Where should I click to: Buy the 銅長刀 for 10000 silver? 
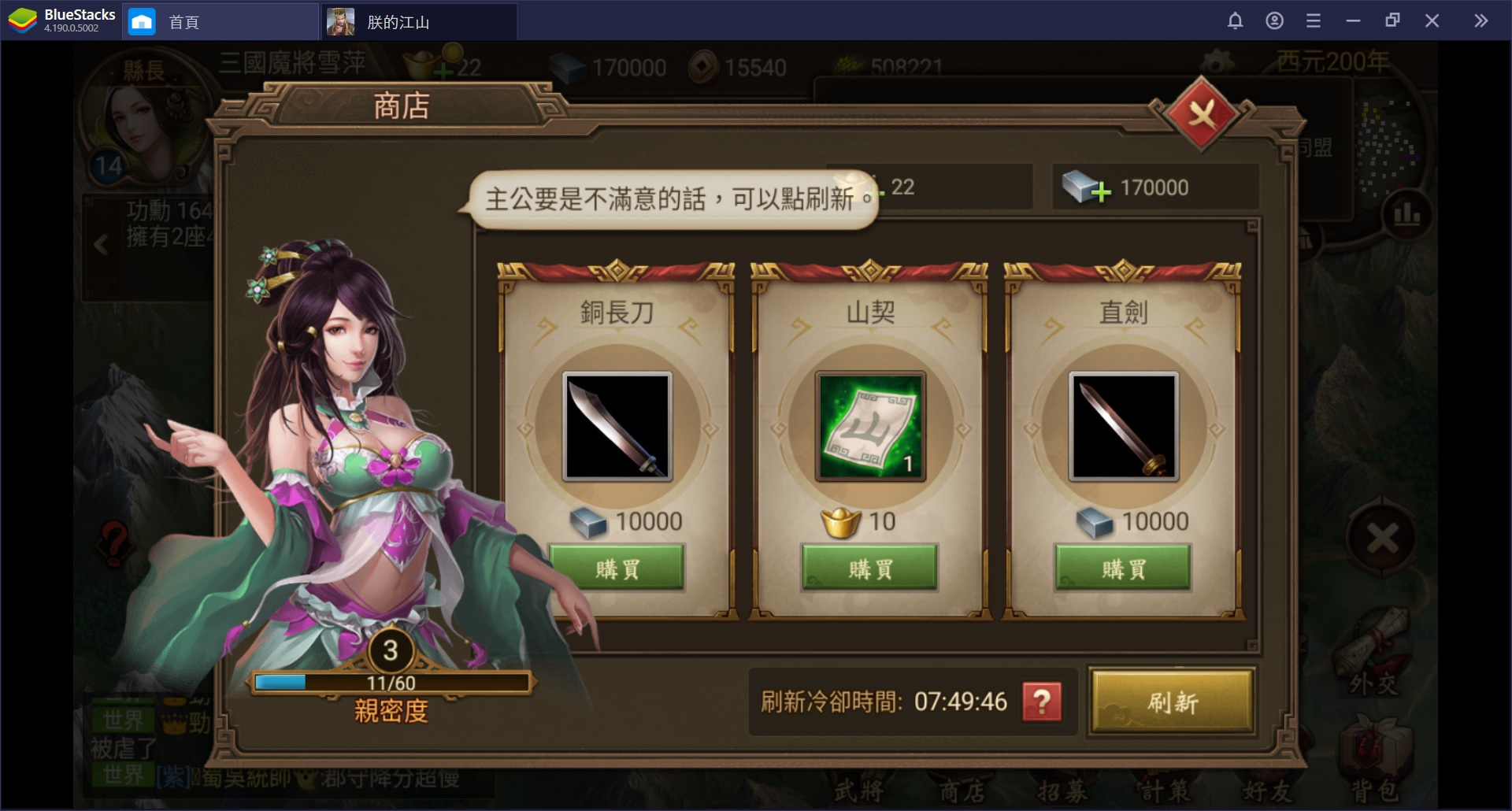pyautogui.click(x=617, y=568)
